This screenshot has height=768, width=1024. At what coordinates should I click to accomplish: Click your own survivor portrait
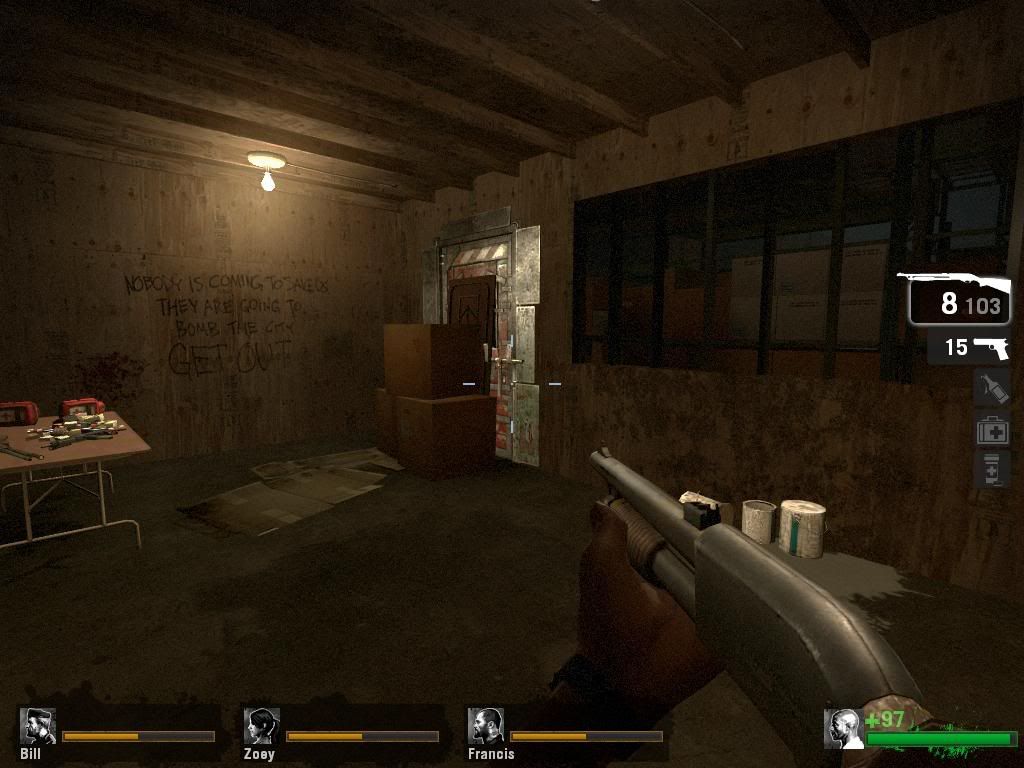[842, 729]
